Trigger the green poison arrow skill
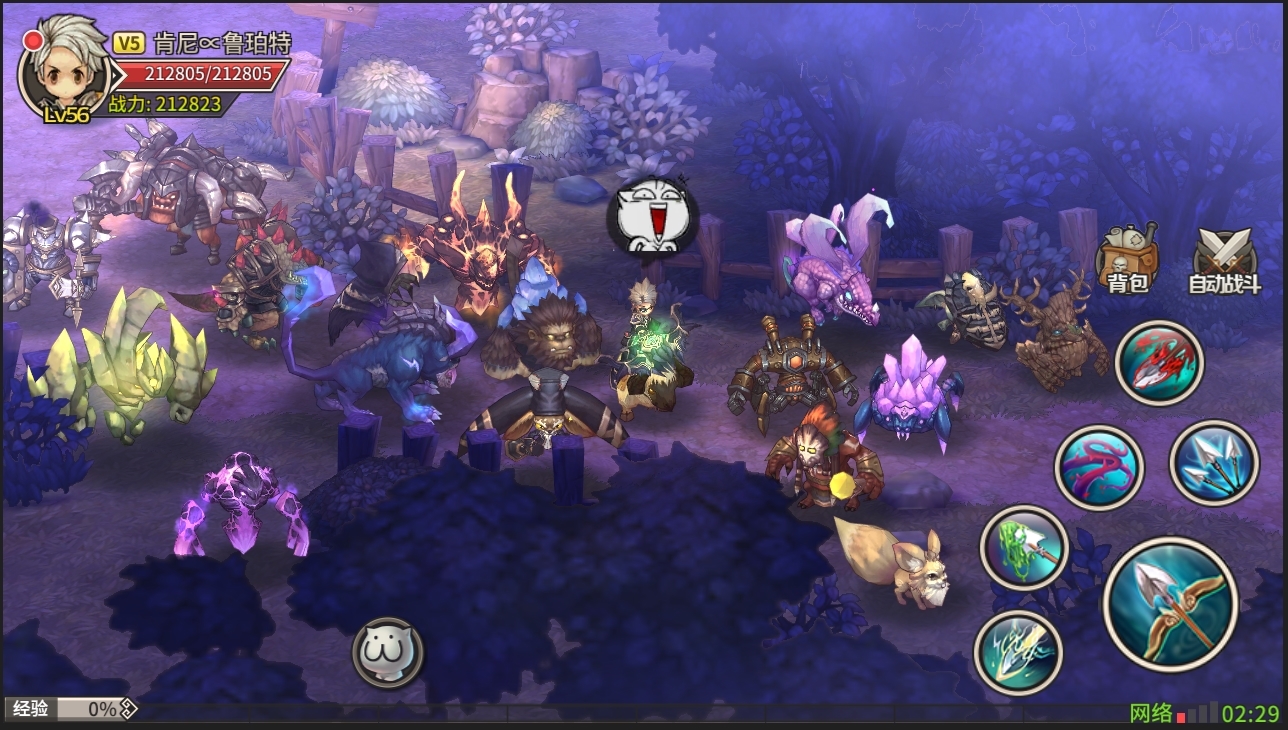 click(1024, 547)
